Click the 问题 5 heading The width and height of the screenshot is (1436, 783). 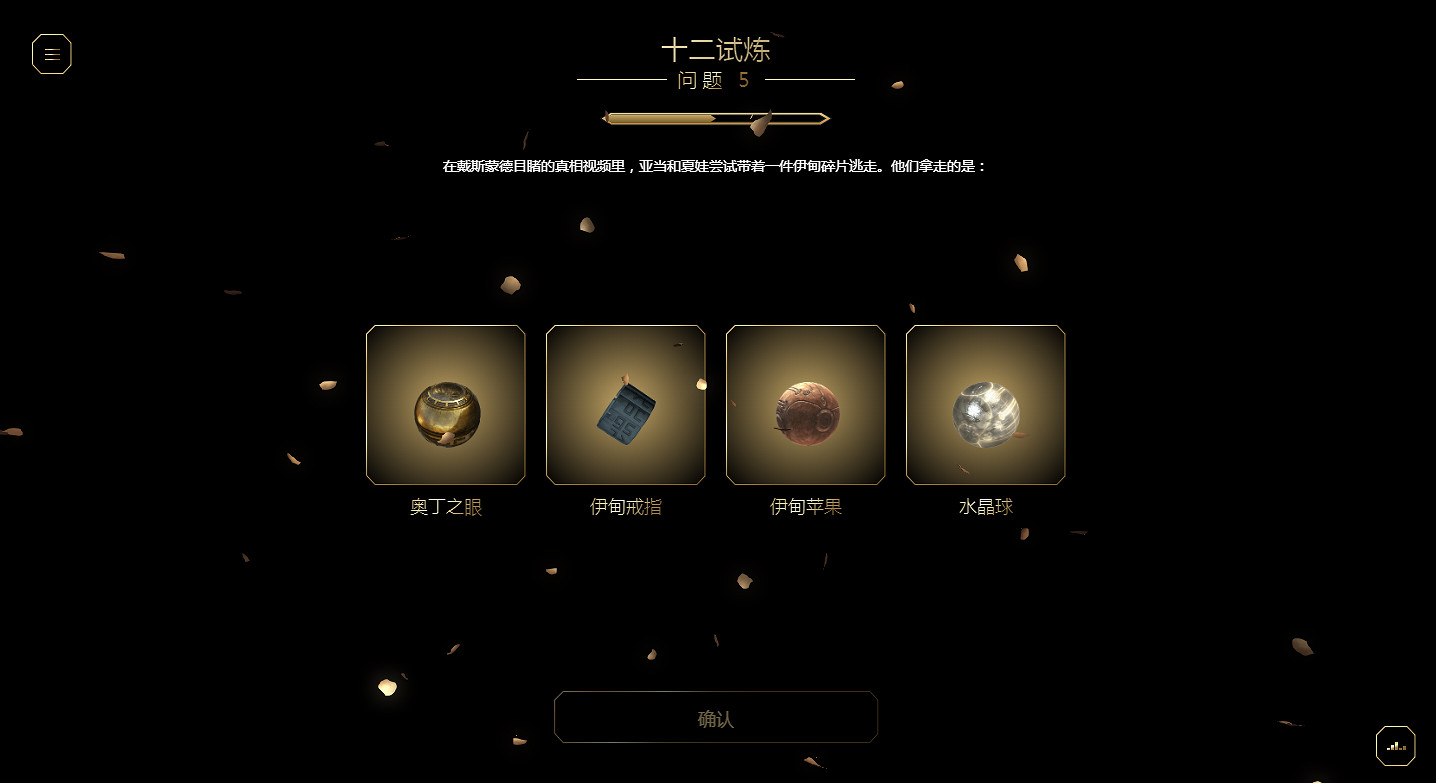[714, 81]
